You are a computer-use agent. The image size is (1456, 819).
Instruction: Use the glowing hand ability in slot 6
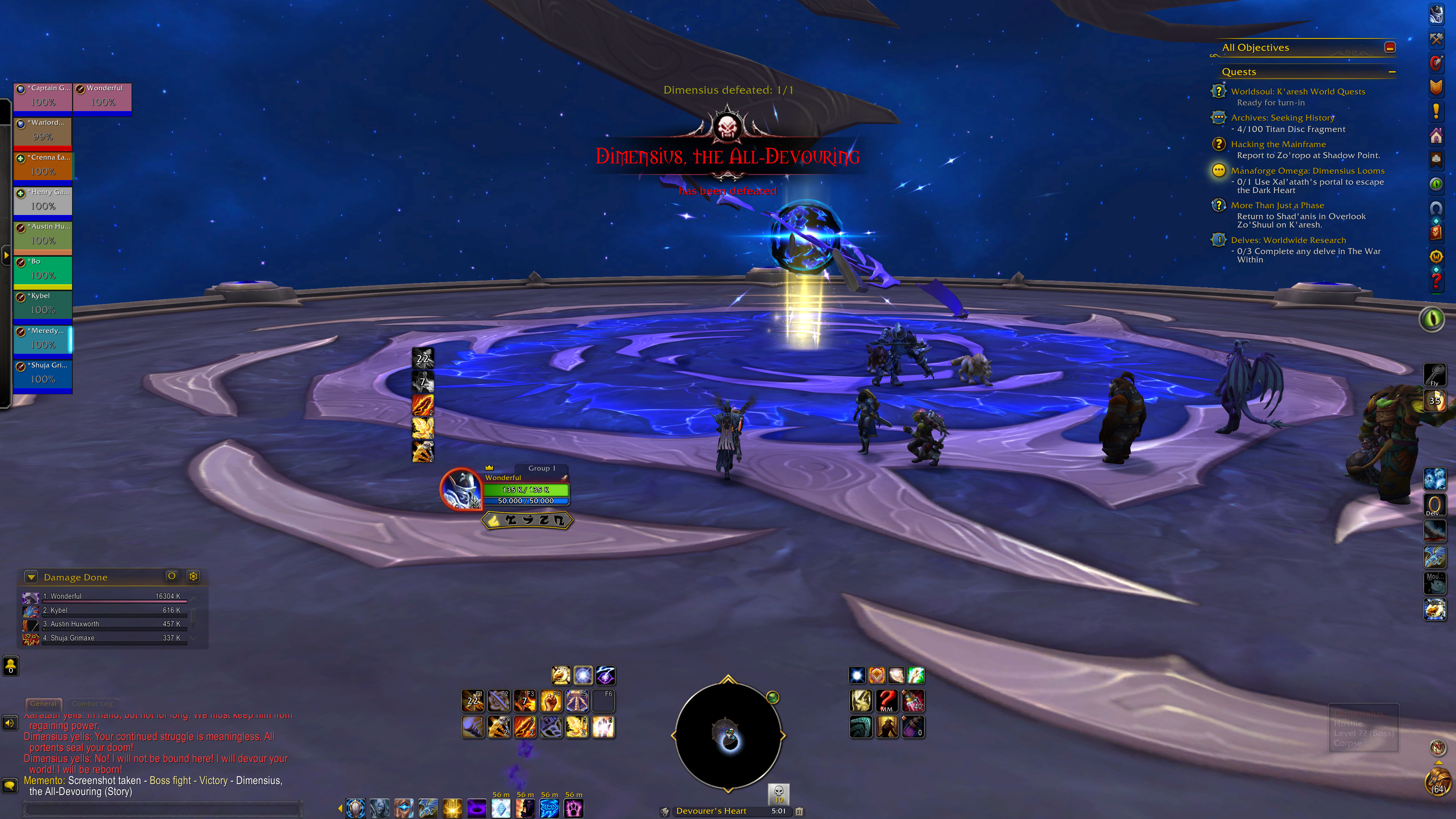tap(603, 727)
